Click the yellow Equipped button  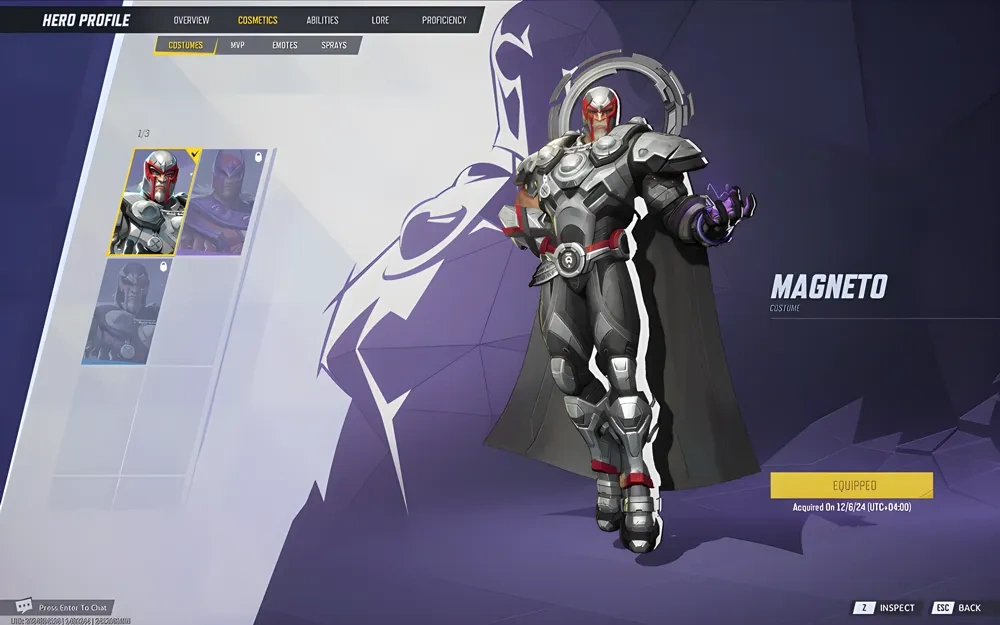852,485
